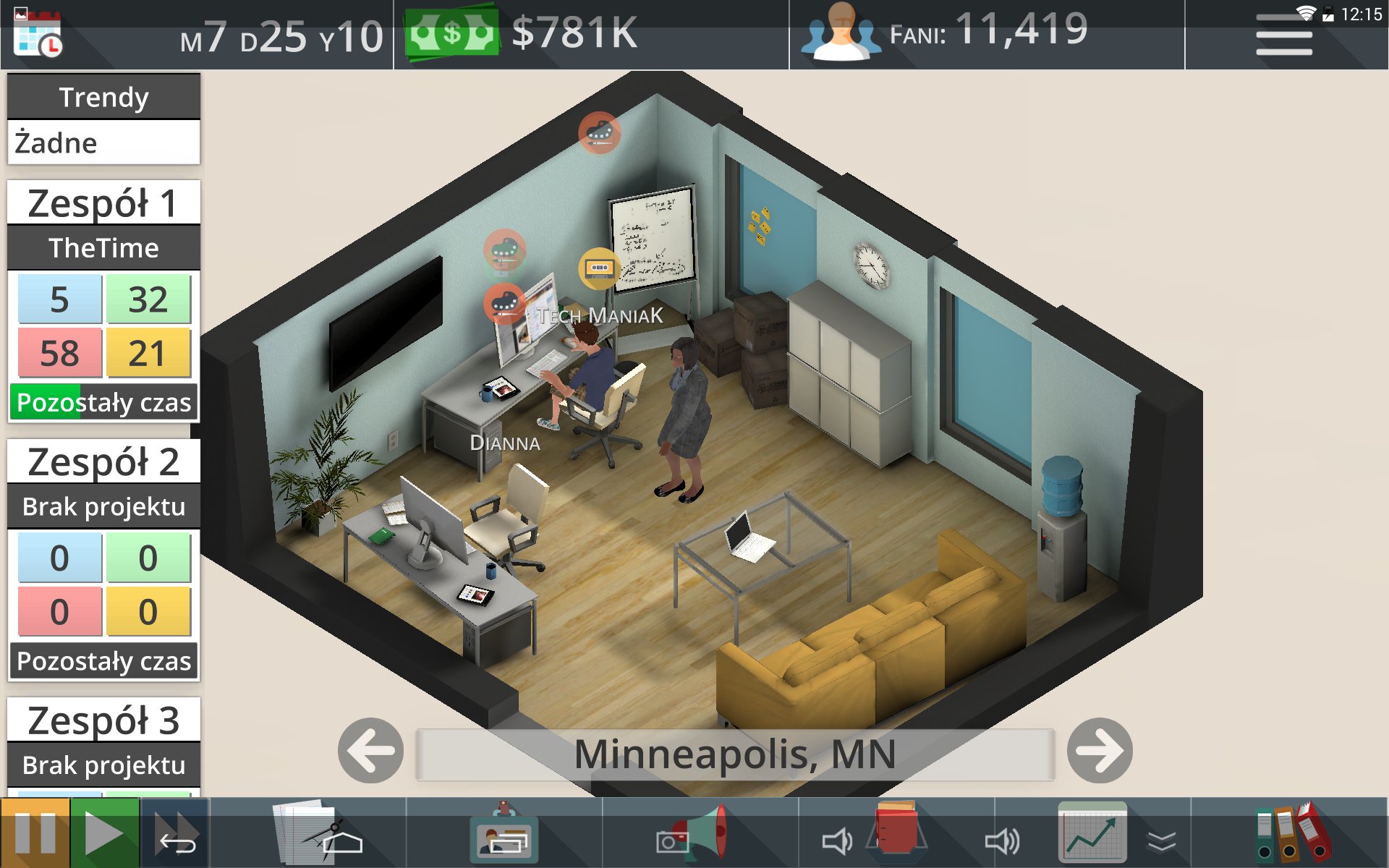Select the Zespół 1 team panel
This screenshot has width=1389, height=868.
coord(103,203)
